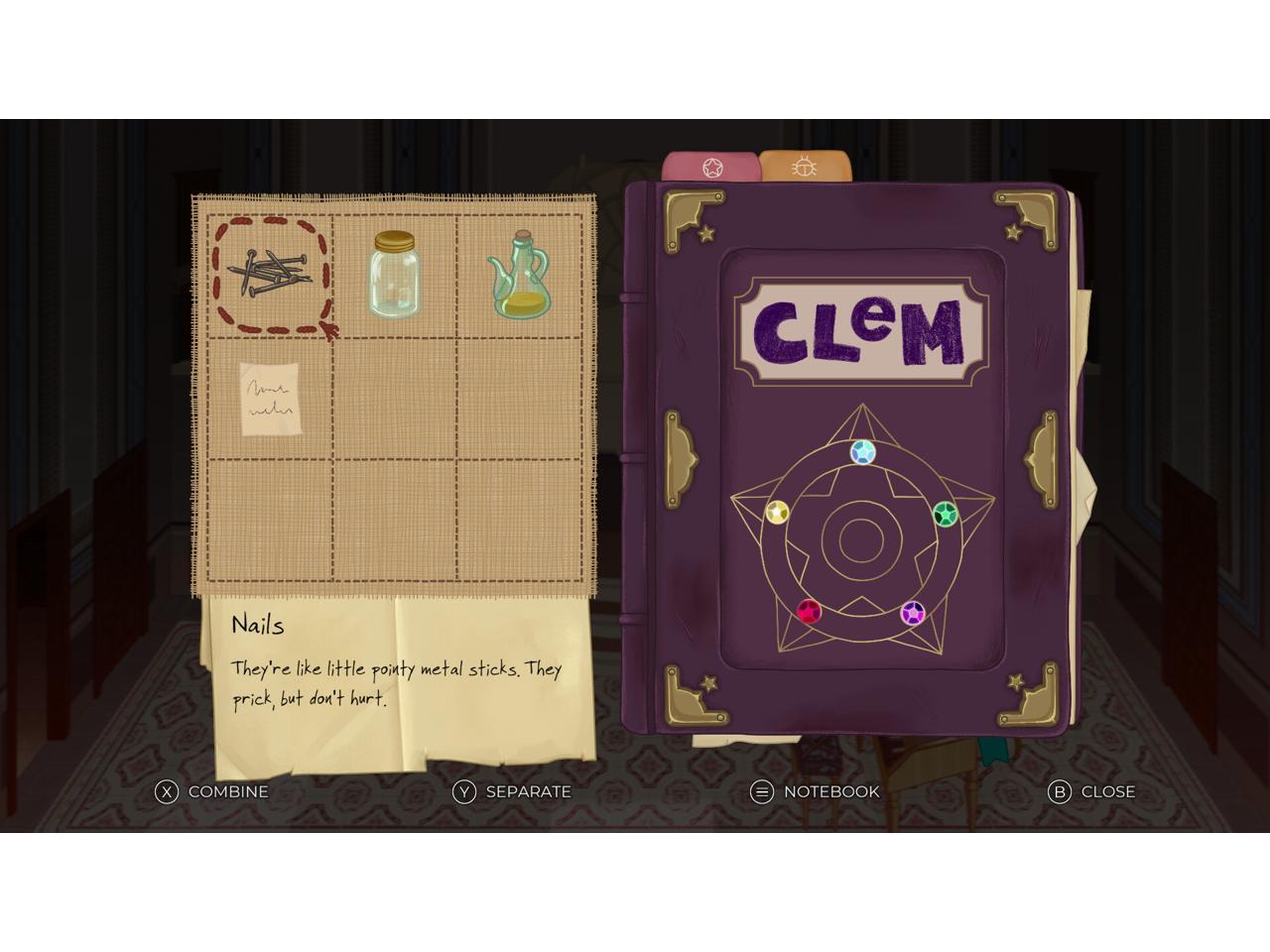Click the Combine option
The height and width of the screenshot is (952, 1270).
click(x=210, y=791)
